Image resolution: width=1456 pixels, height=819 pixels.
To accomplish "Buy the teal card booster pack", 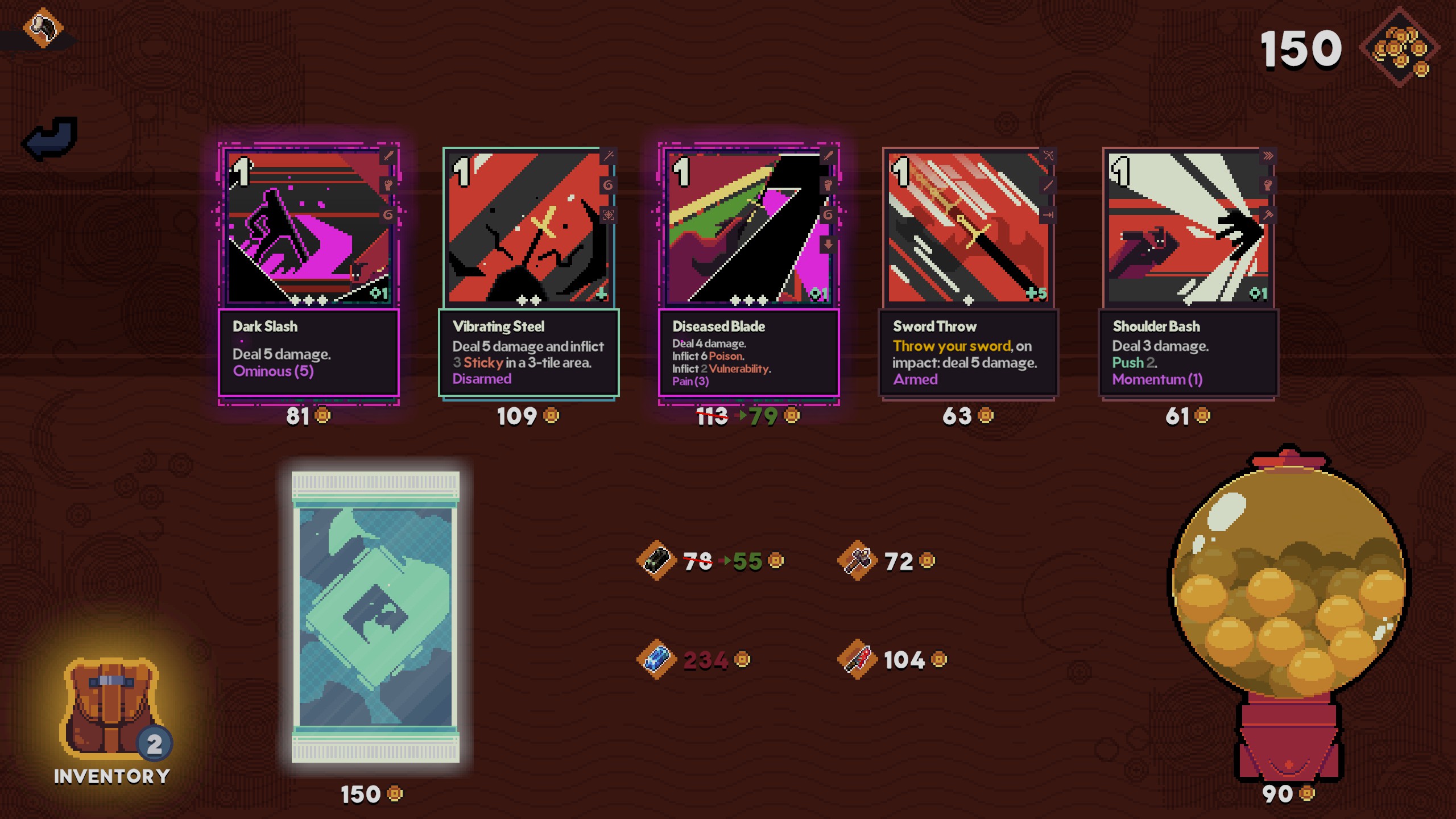I will (x=375, y=617).
